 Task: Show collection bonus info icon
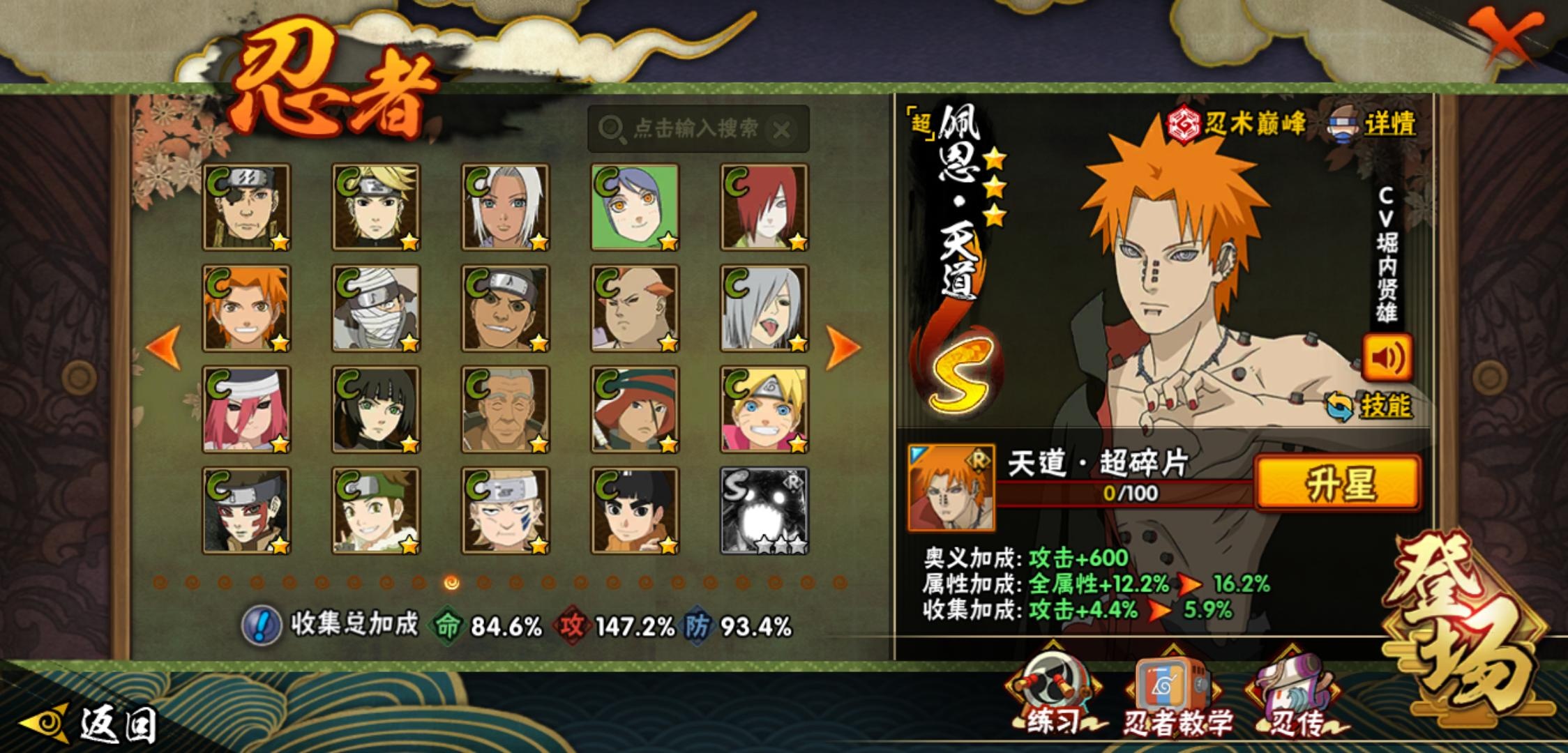[261, 625]
